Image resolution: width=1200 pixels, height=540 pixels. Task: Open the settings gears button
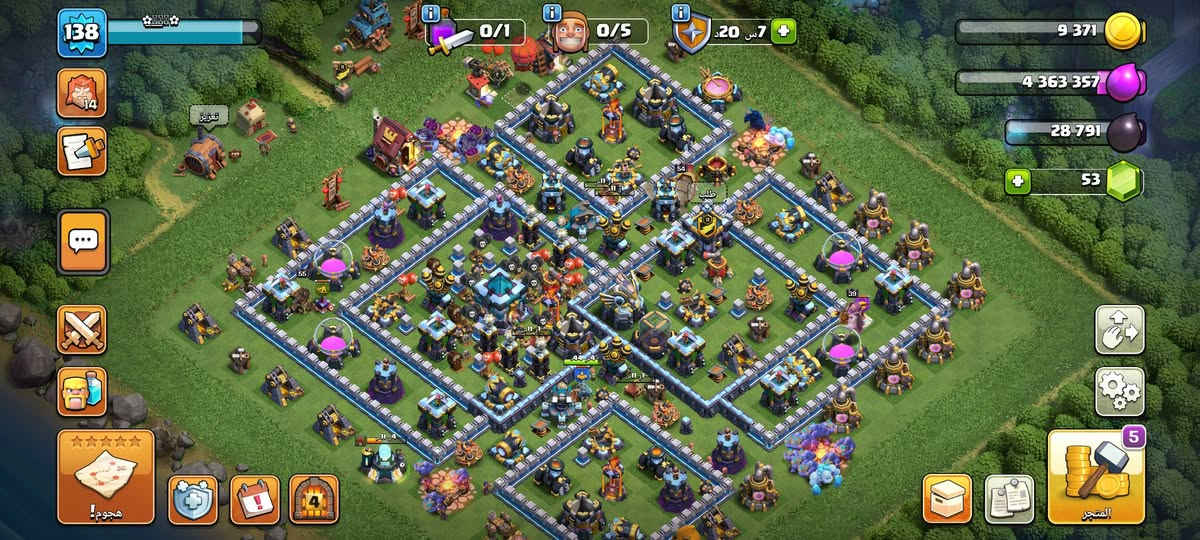[x=1120, y=391]
